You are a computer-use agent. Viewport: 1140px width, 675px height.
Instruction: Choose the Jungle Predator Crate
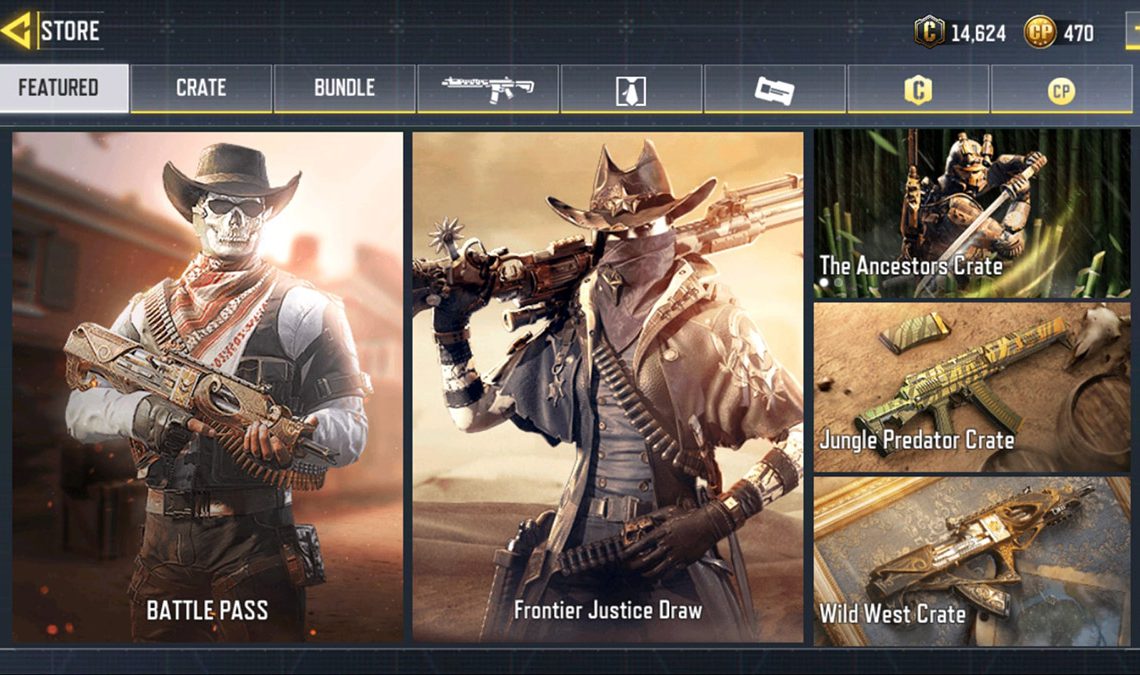(971, 388)
